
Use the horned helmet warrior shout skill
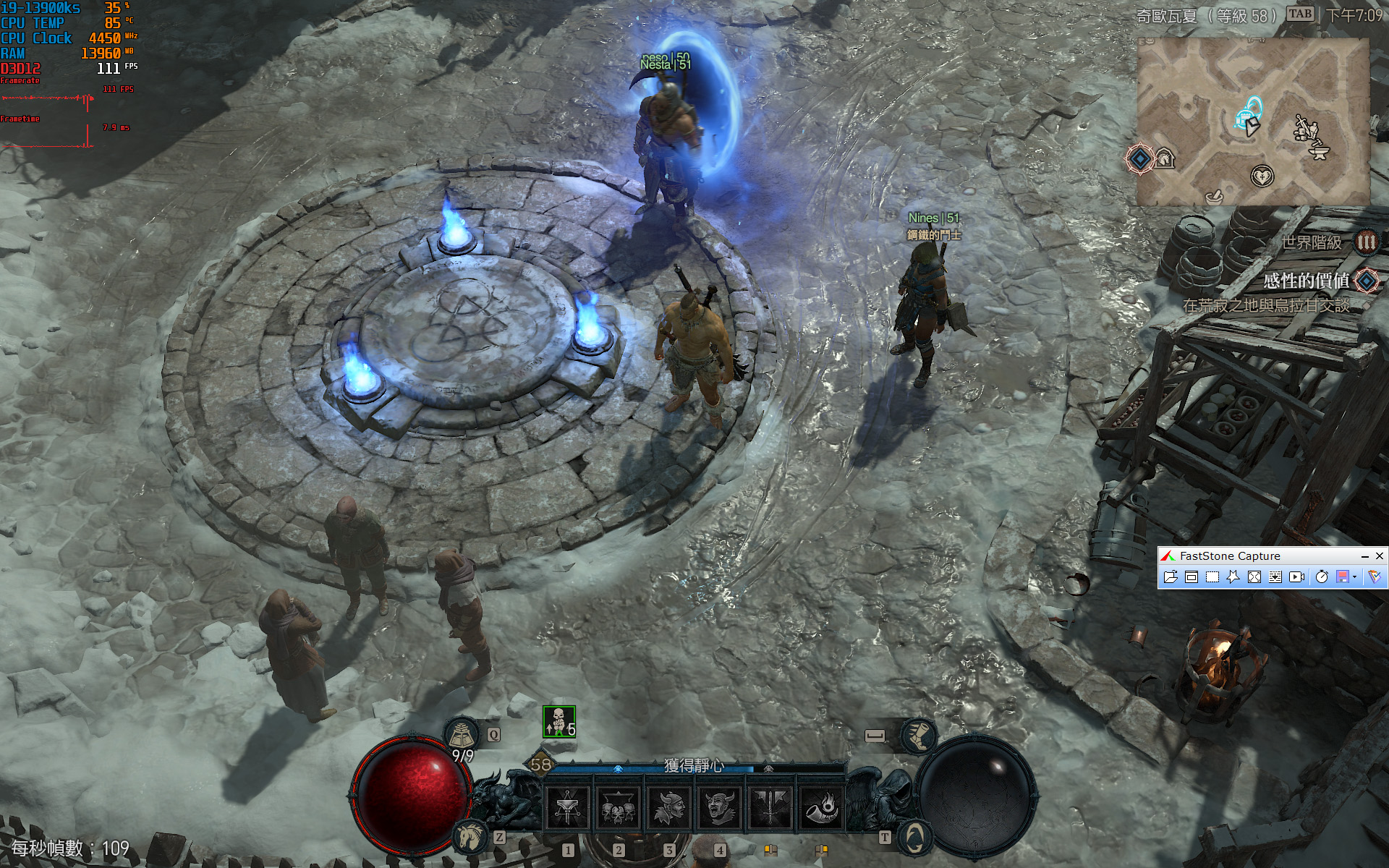click(668, 807)
